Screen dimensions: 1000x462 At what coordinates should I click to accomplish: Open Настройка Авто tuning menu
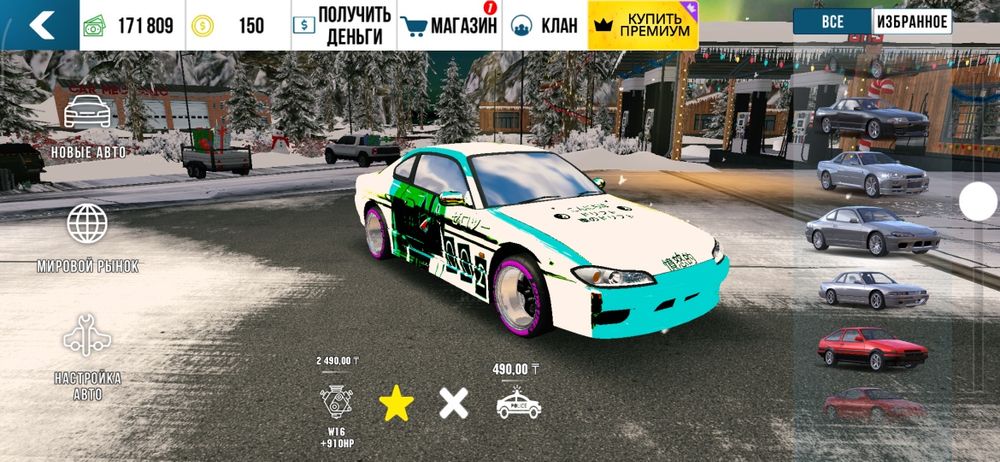tap(87, 355)
